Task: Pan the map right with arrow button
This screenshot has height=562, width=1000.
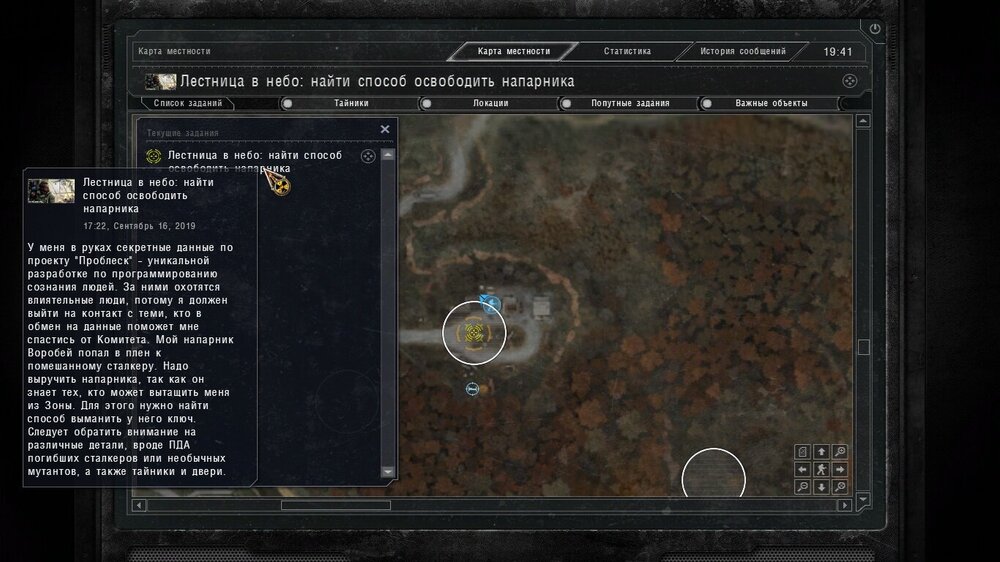Action: coord(839,469)
